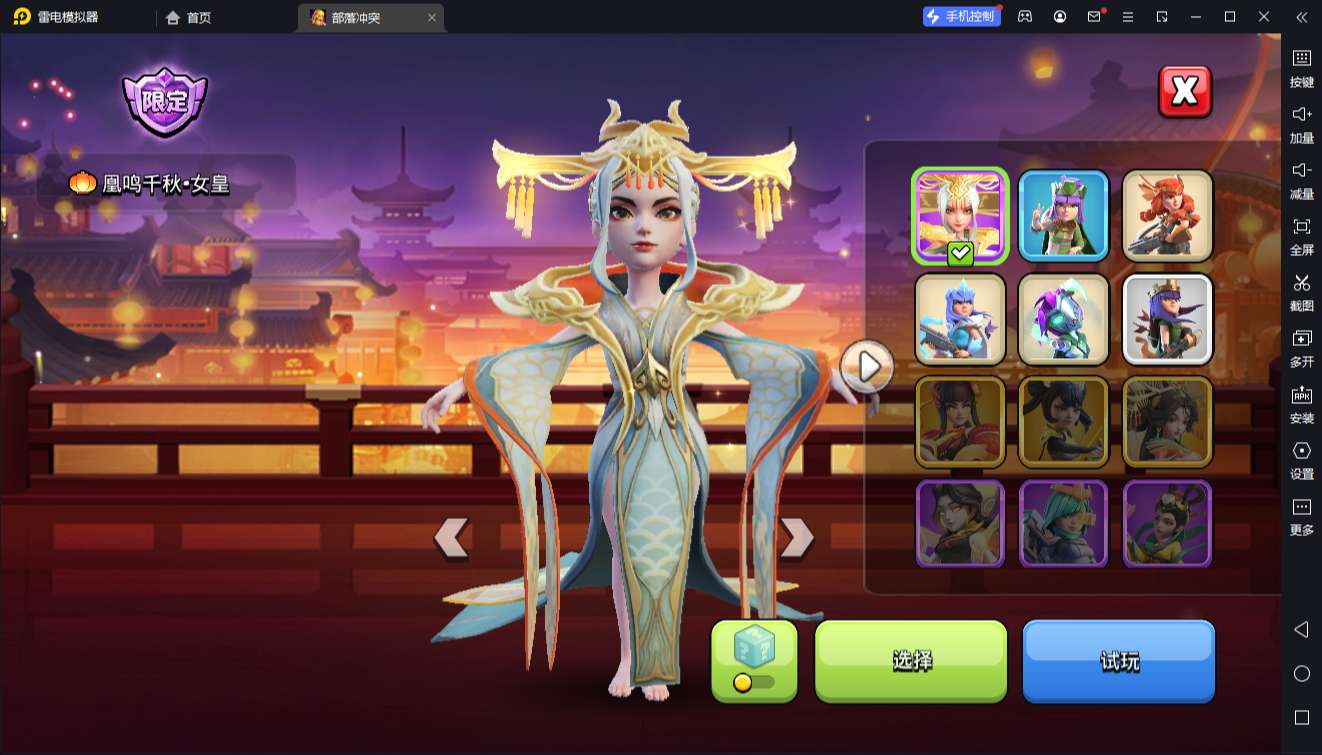Pick the red-haired queen skin thumbnail

1167,215
